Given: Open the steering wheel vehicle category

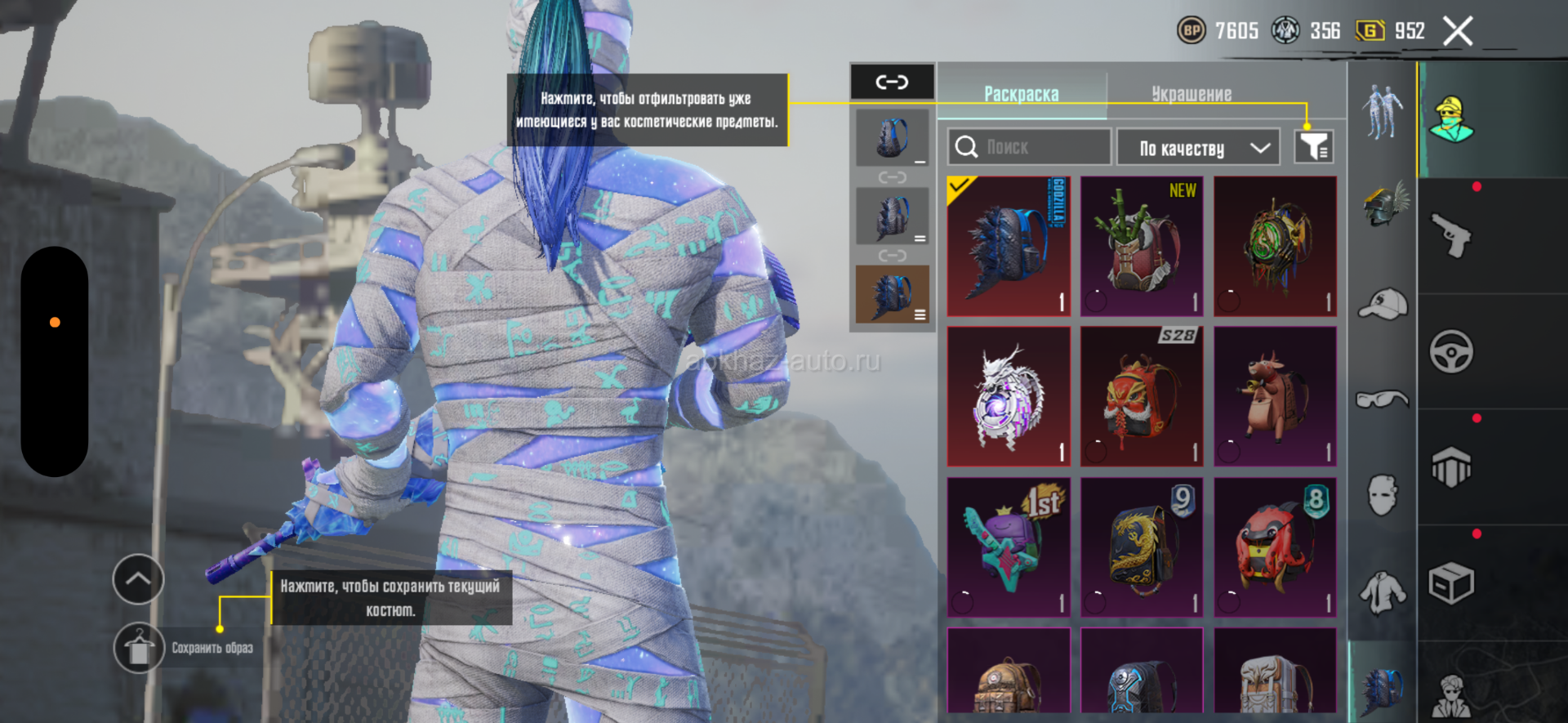Looking at the screenshot, I should pos(1451,352).
